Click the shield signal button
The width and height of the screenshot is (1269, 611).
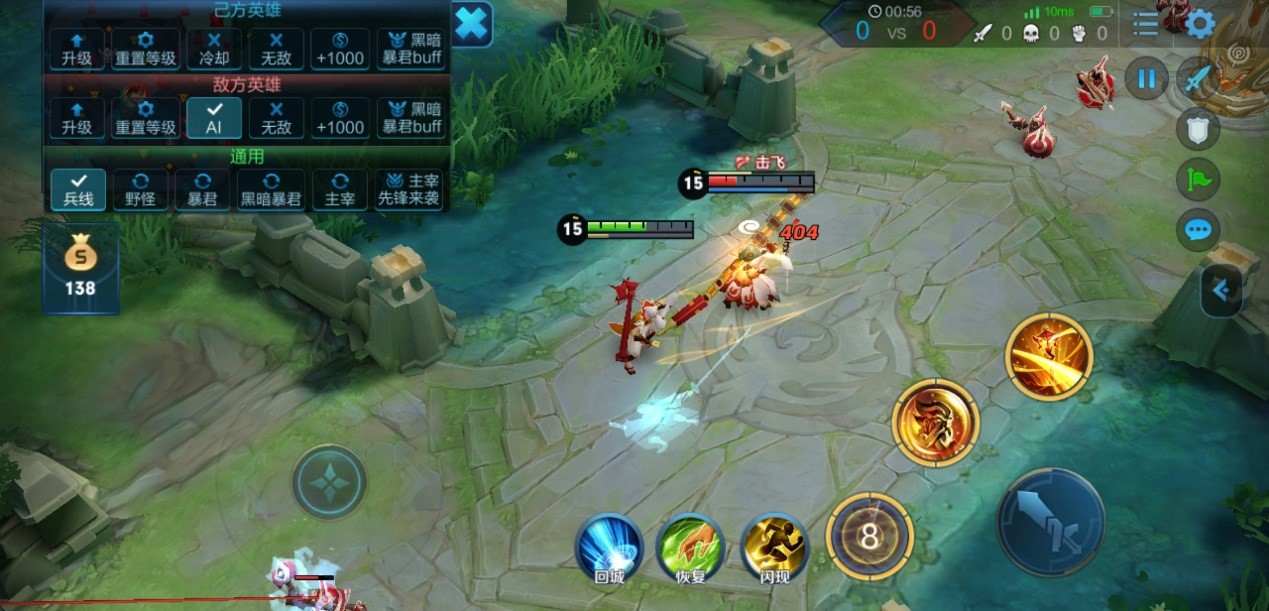click(x=1197, y=128)
